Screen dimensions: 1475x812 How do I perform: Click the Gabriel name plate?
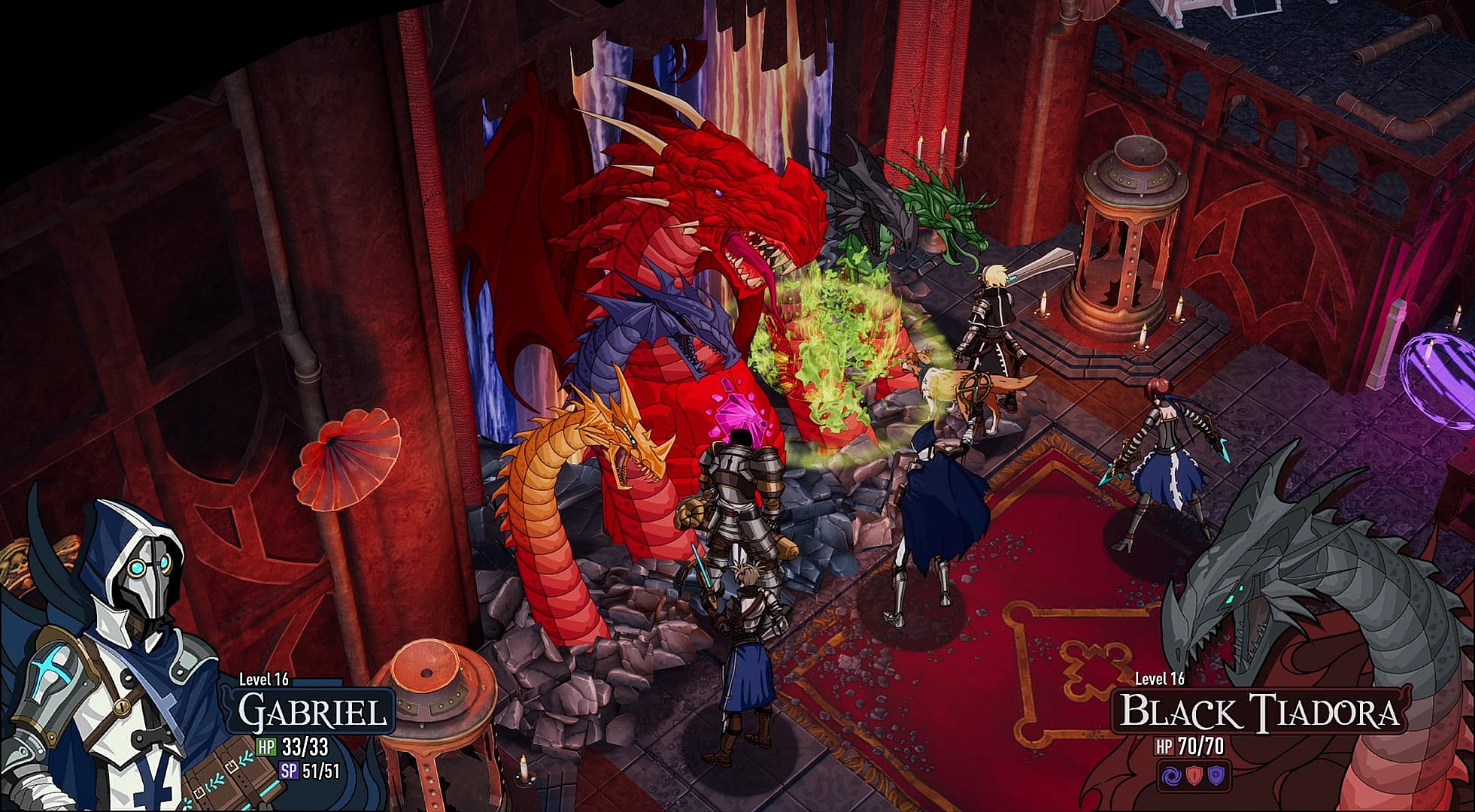[x=316, y=711]
